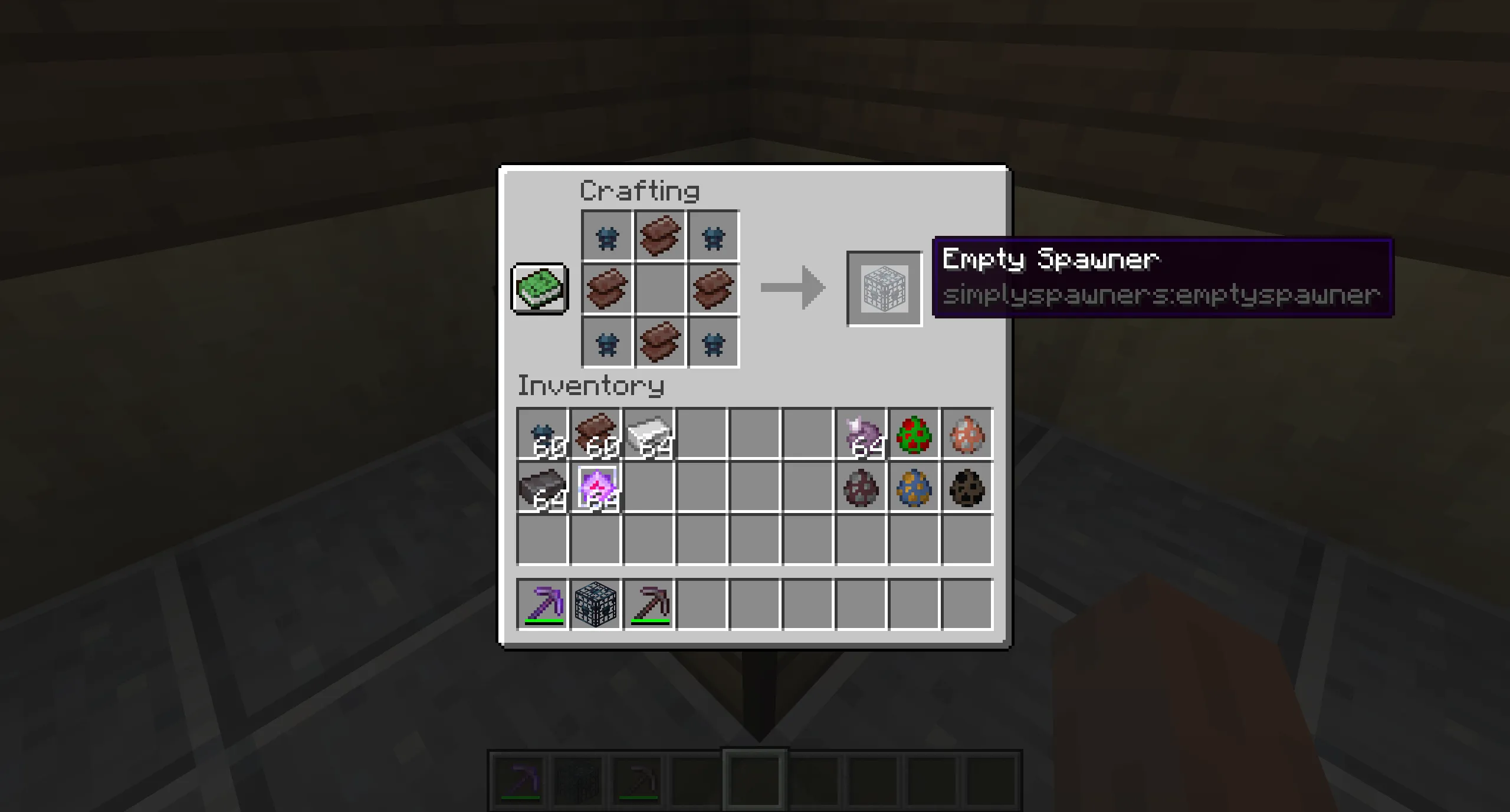
Task: Select the netherite ingot stack in the inventory
Action: (x=542, y=488)
